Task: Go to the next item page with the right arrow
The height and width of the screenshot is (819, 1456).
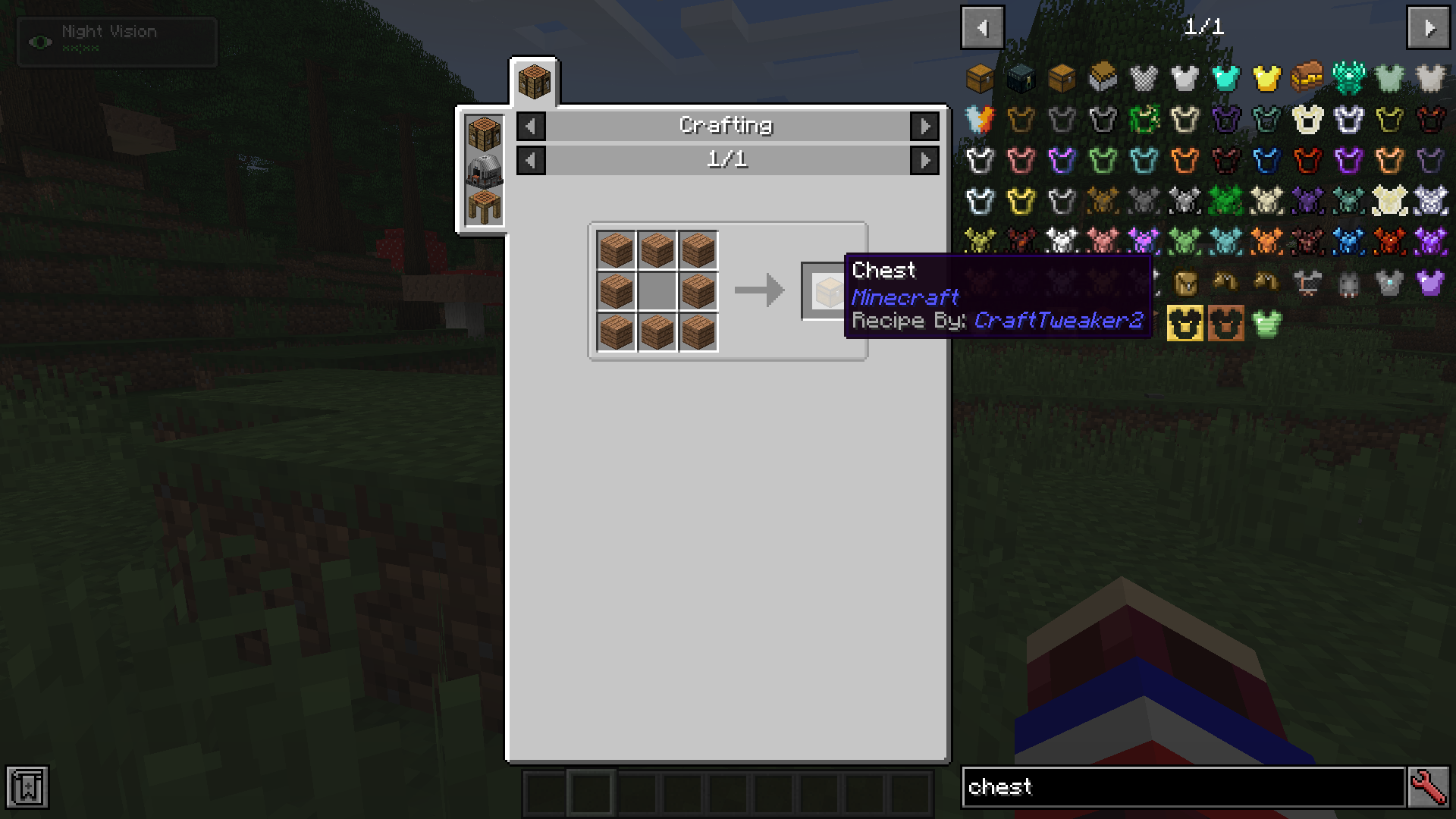Action: tap(1429, 29)
